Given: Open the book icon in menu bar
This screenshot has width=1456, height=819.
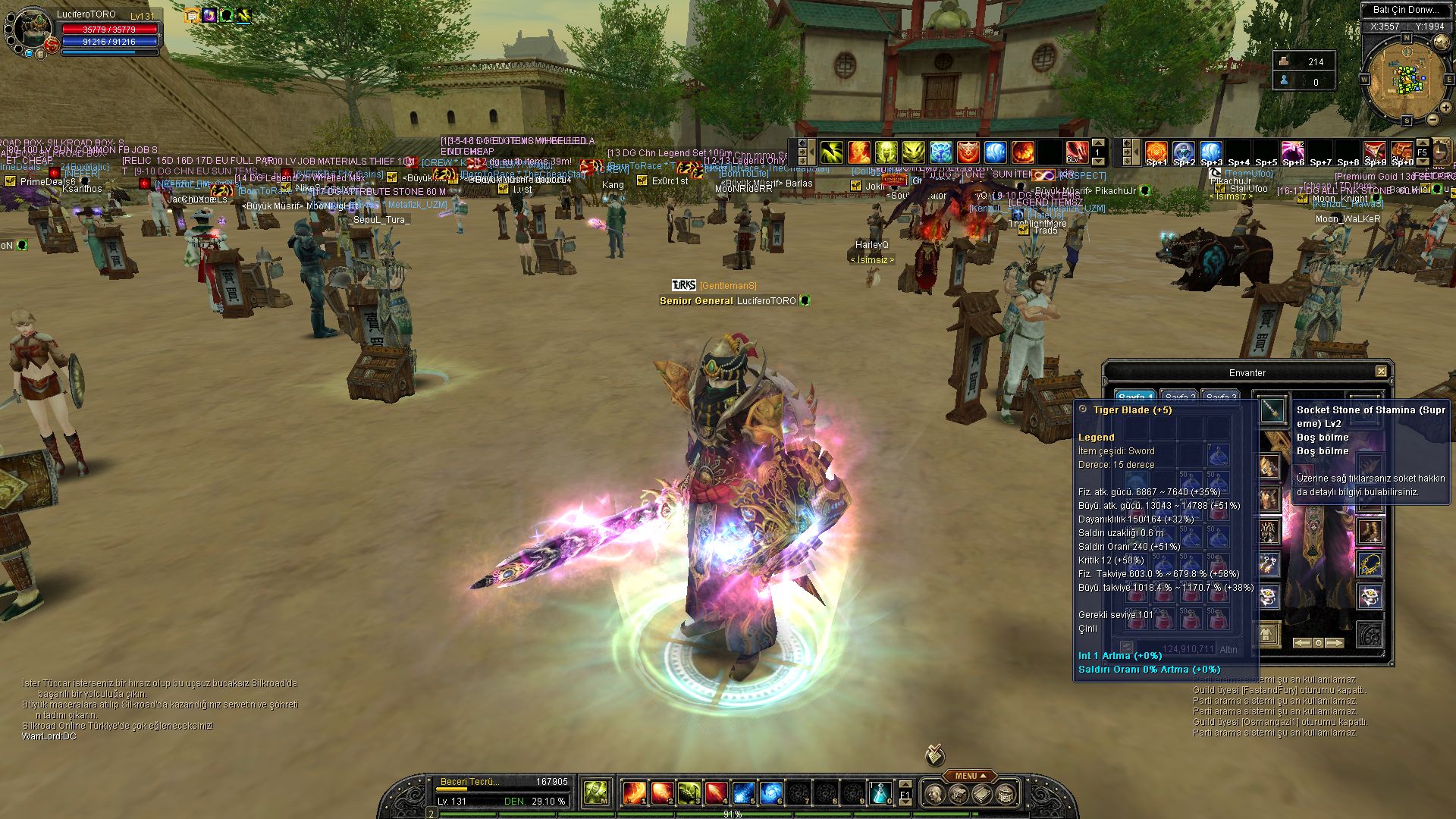Looking at the screenshot, I should tap(982, 794).
